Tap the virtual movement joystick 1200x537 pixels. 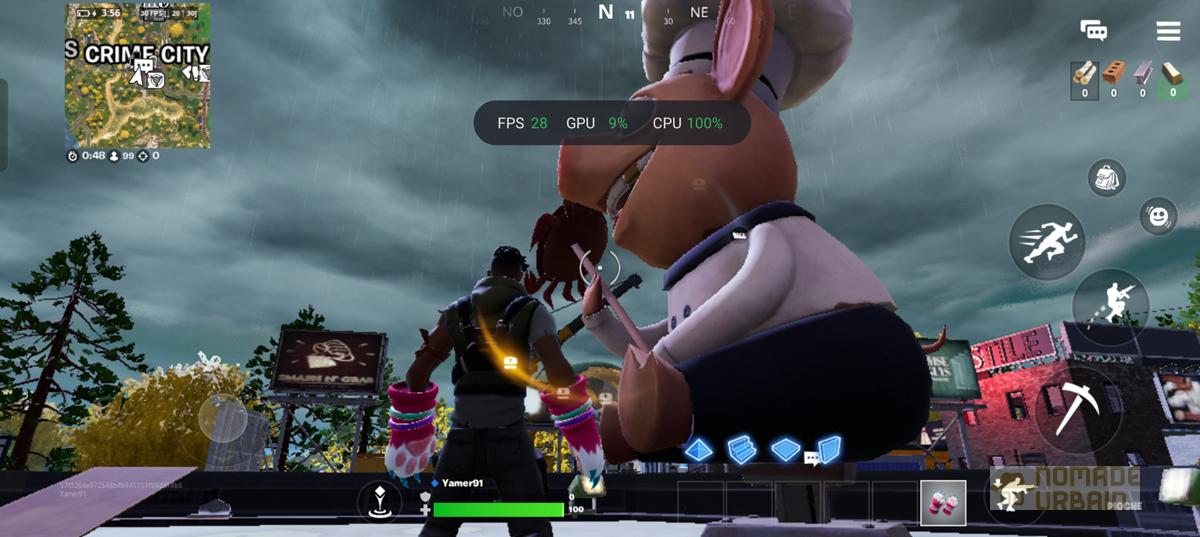click(222, 418)
